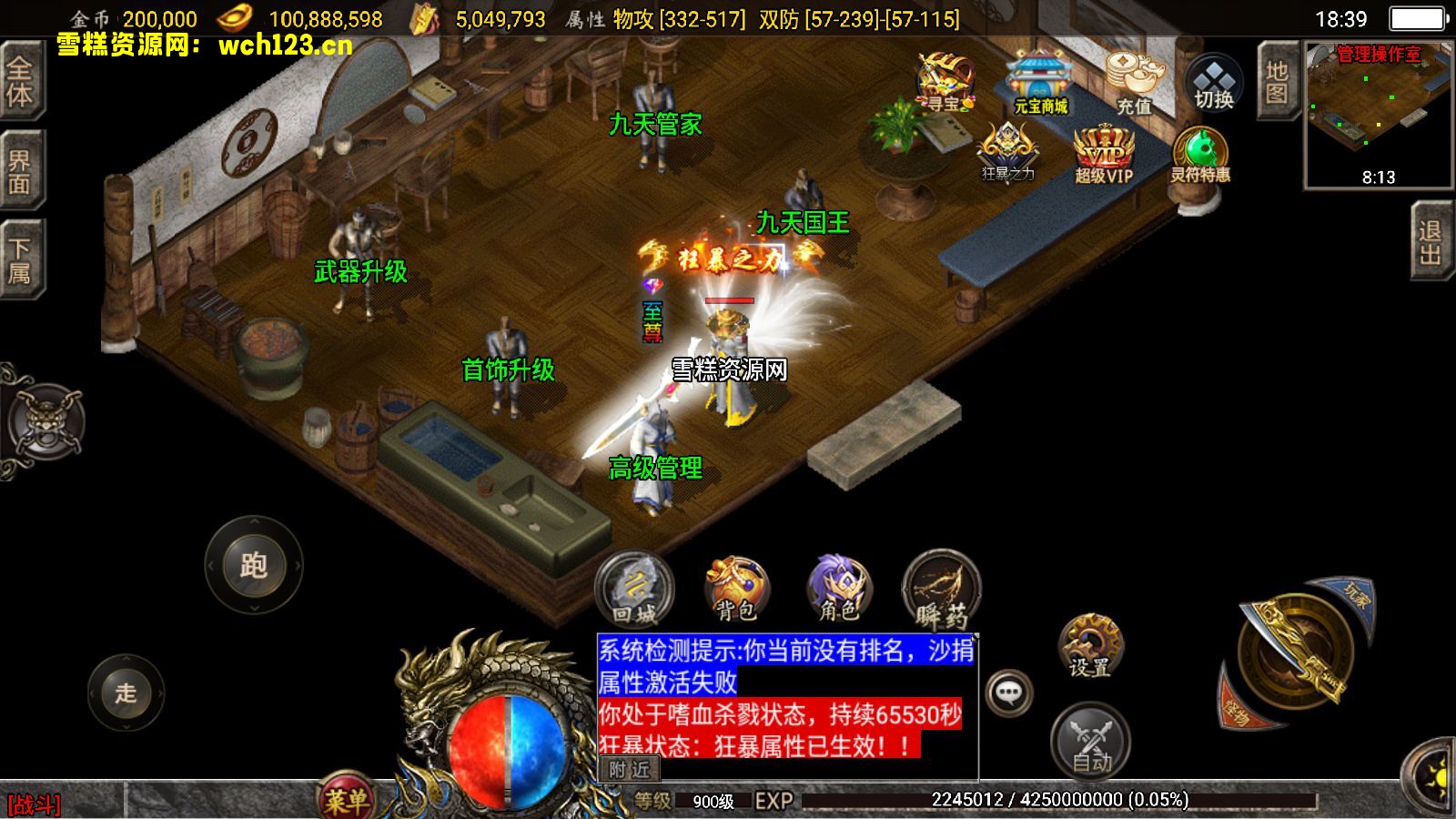Switch to 走 walking mode
The height and width of the screenshot is (819, 1456).
click(x=127, y=693)
